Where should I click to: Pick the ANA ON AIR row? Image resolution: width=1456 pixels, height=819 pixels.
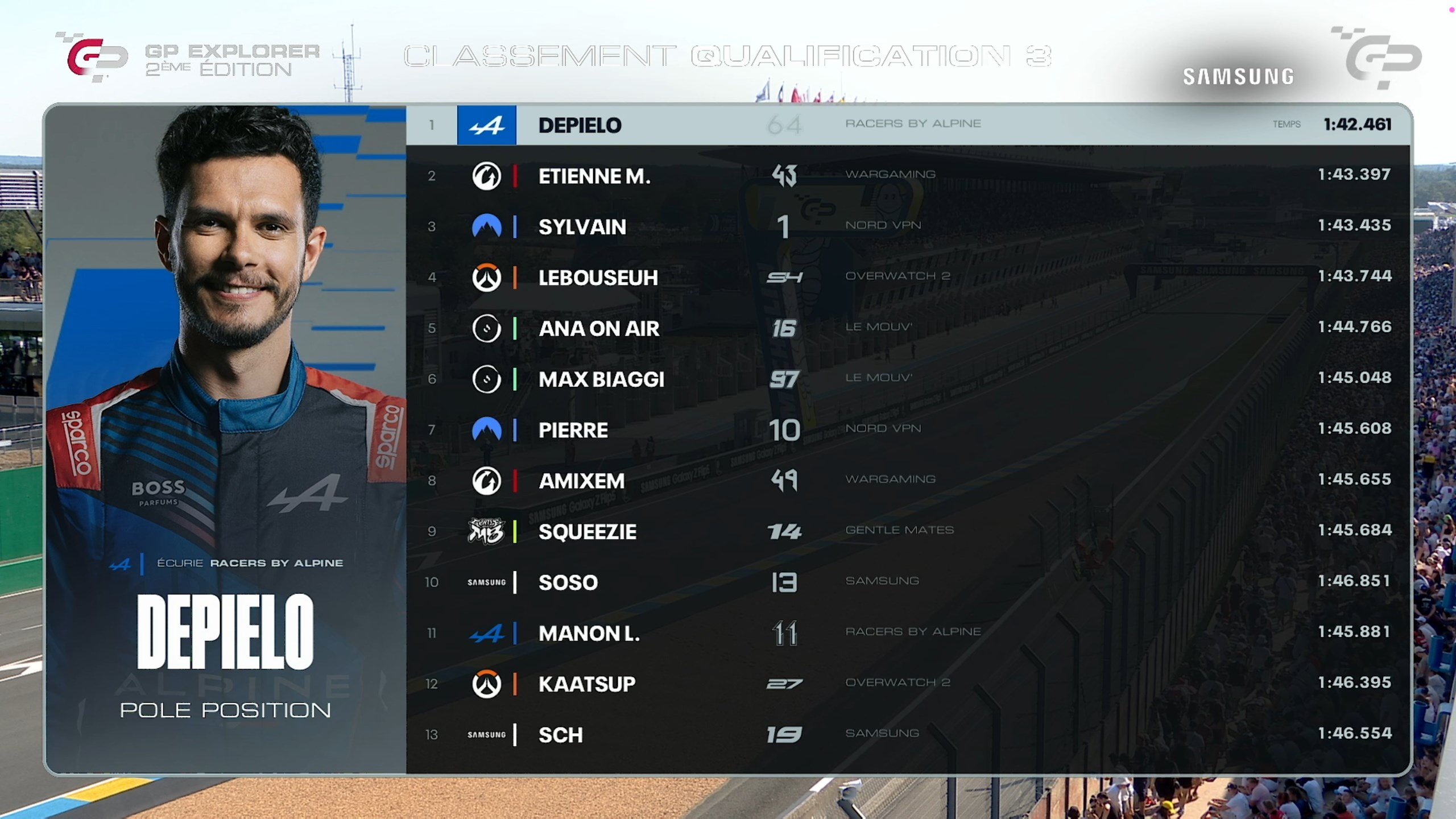908,328
